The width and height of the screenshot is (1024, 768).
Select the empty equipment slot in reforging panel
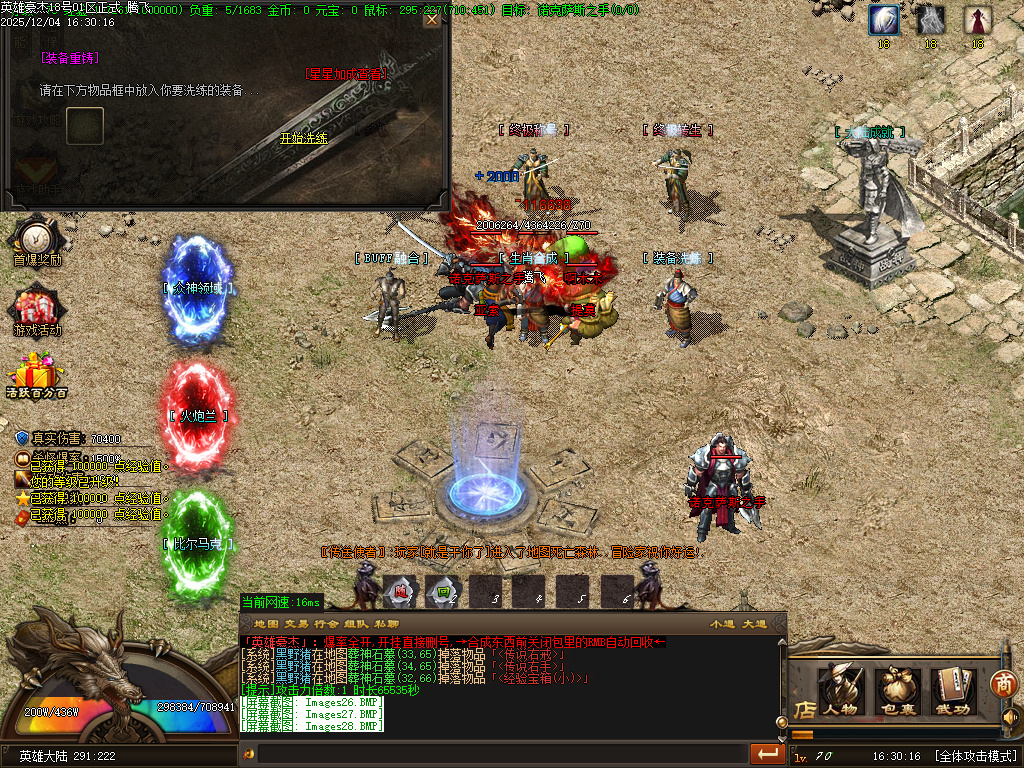pyautogui.click(x=85, y=125)
